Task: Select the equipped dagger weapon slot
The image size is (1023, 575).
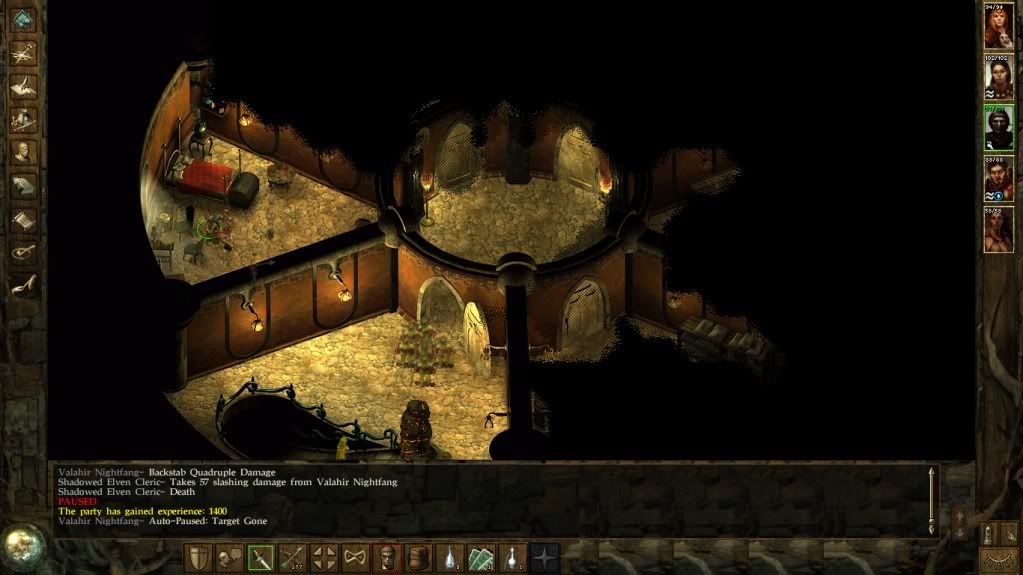Action: [260, 558]
